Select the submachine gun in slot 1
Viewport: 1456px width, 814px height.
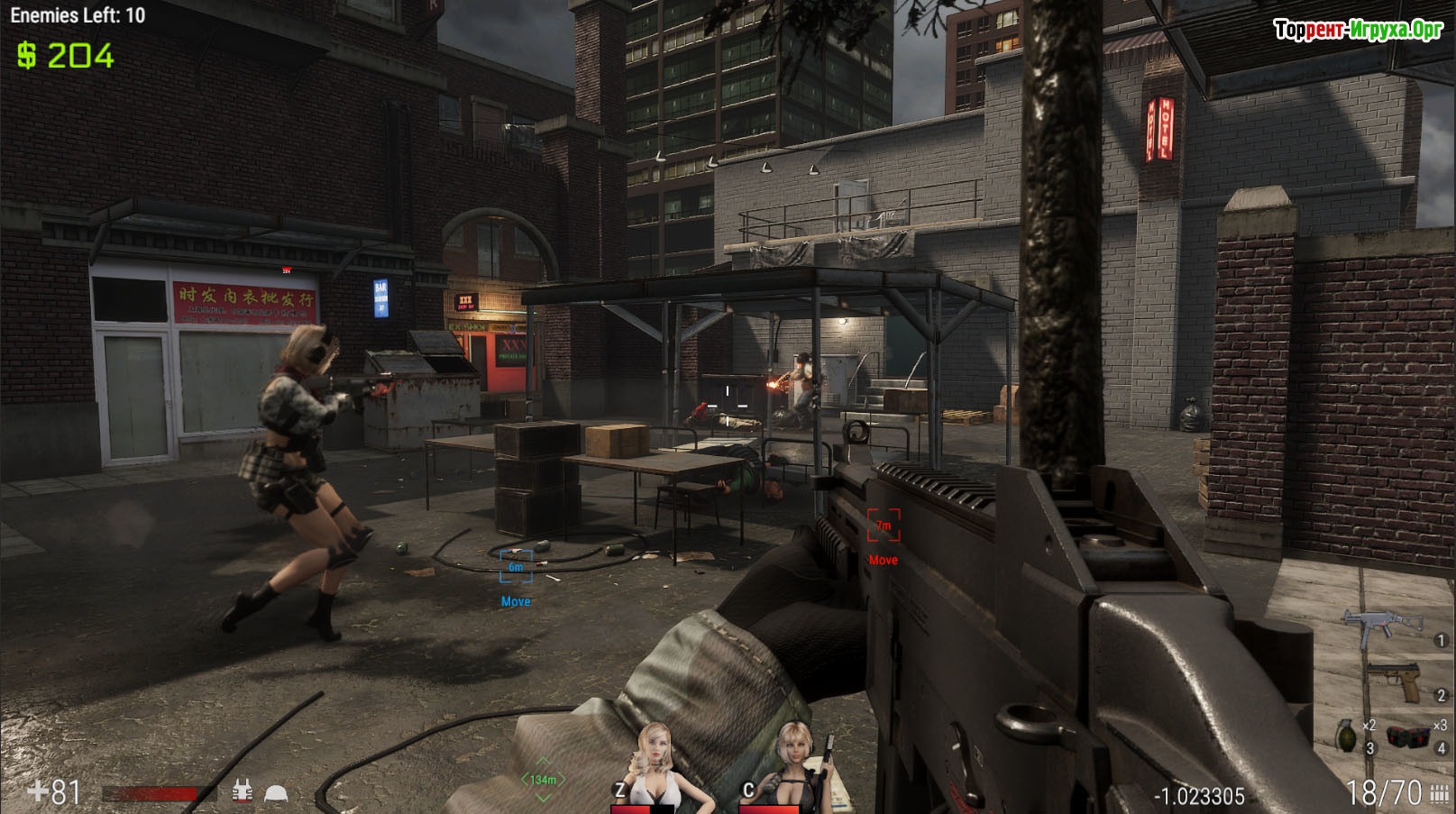pyautogui.click(x=1382, y=623)
